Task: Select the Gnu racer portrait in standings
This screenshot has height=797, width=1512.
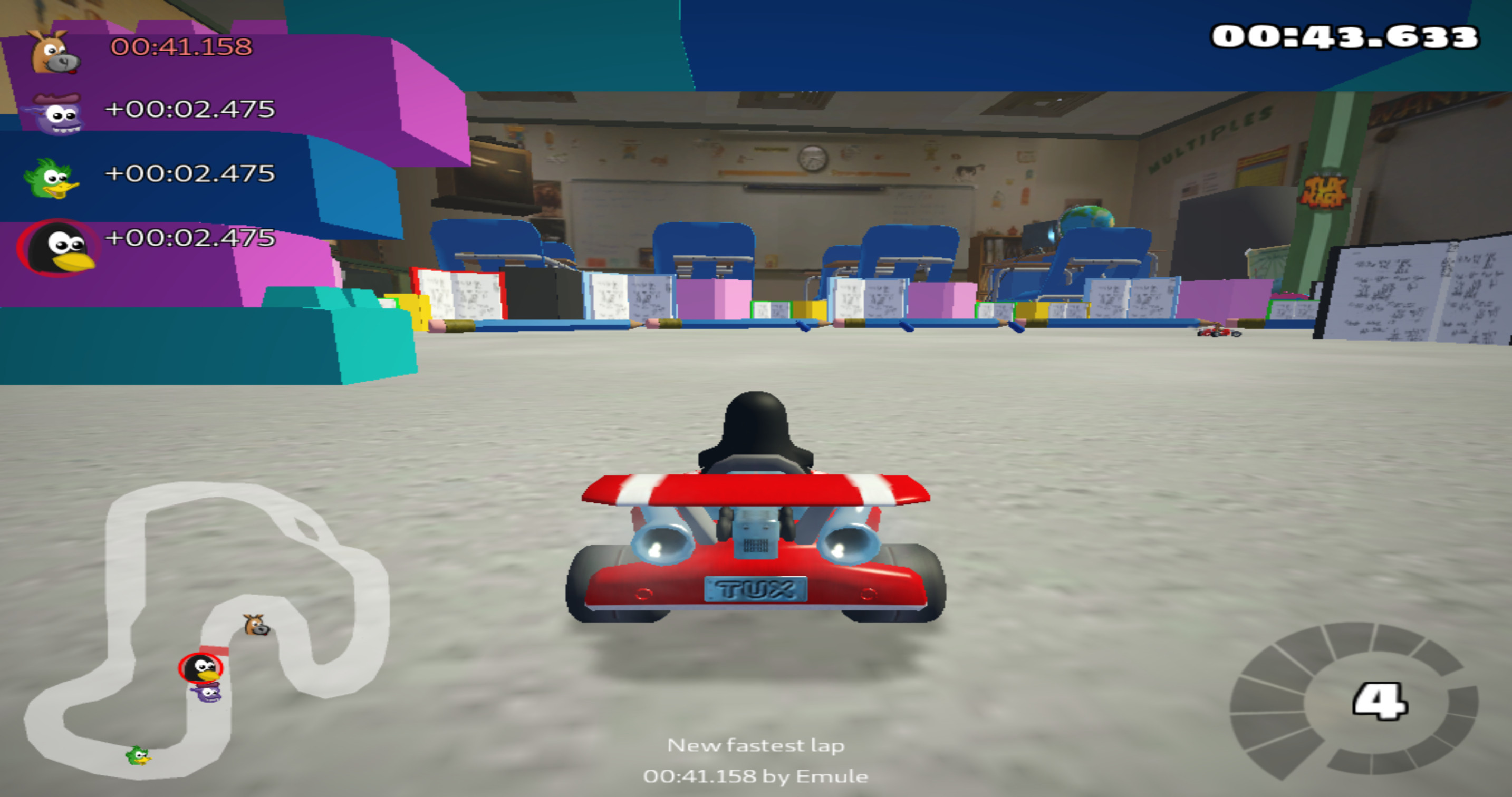Action: [x=54, y=52]
